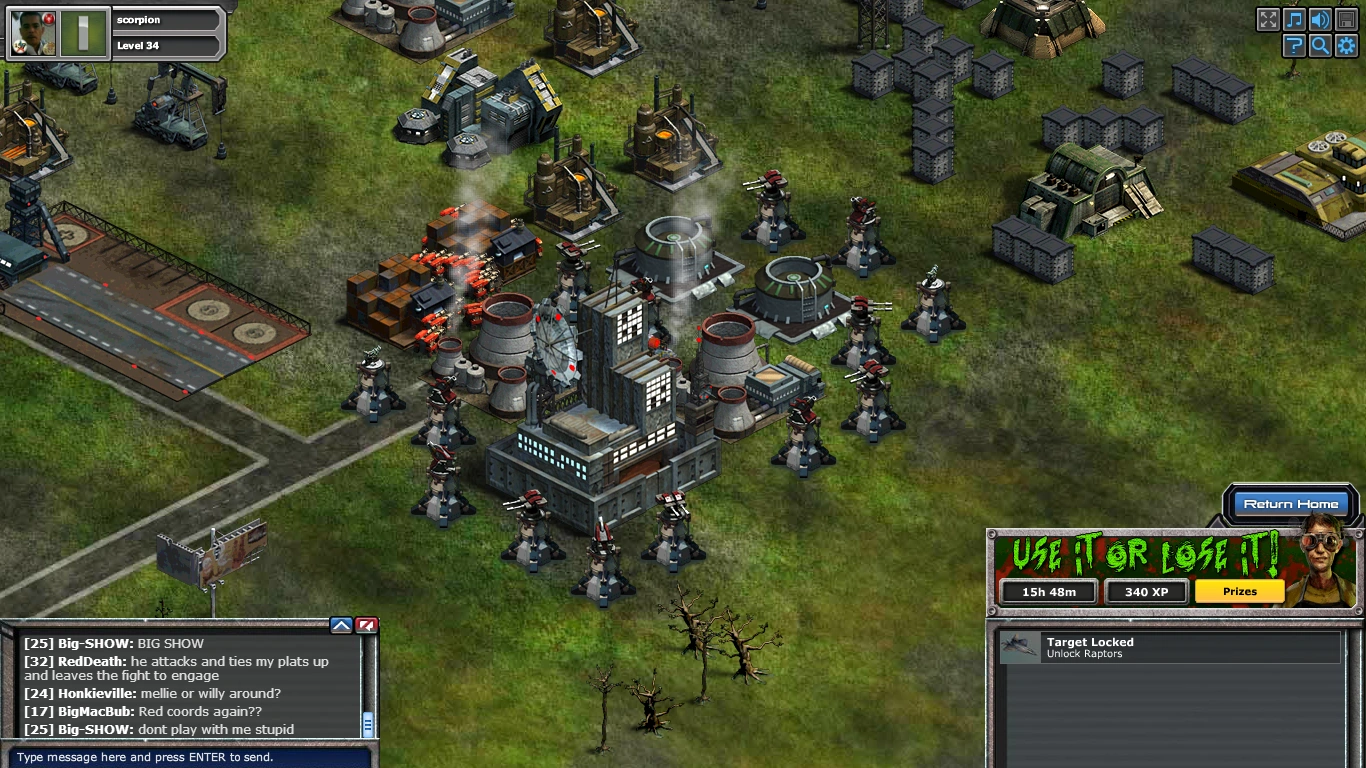This screenshot has height=768, width=1366.
Task: Open settings via the gear icon
Action: click(1348, 45)
